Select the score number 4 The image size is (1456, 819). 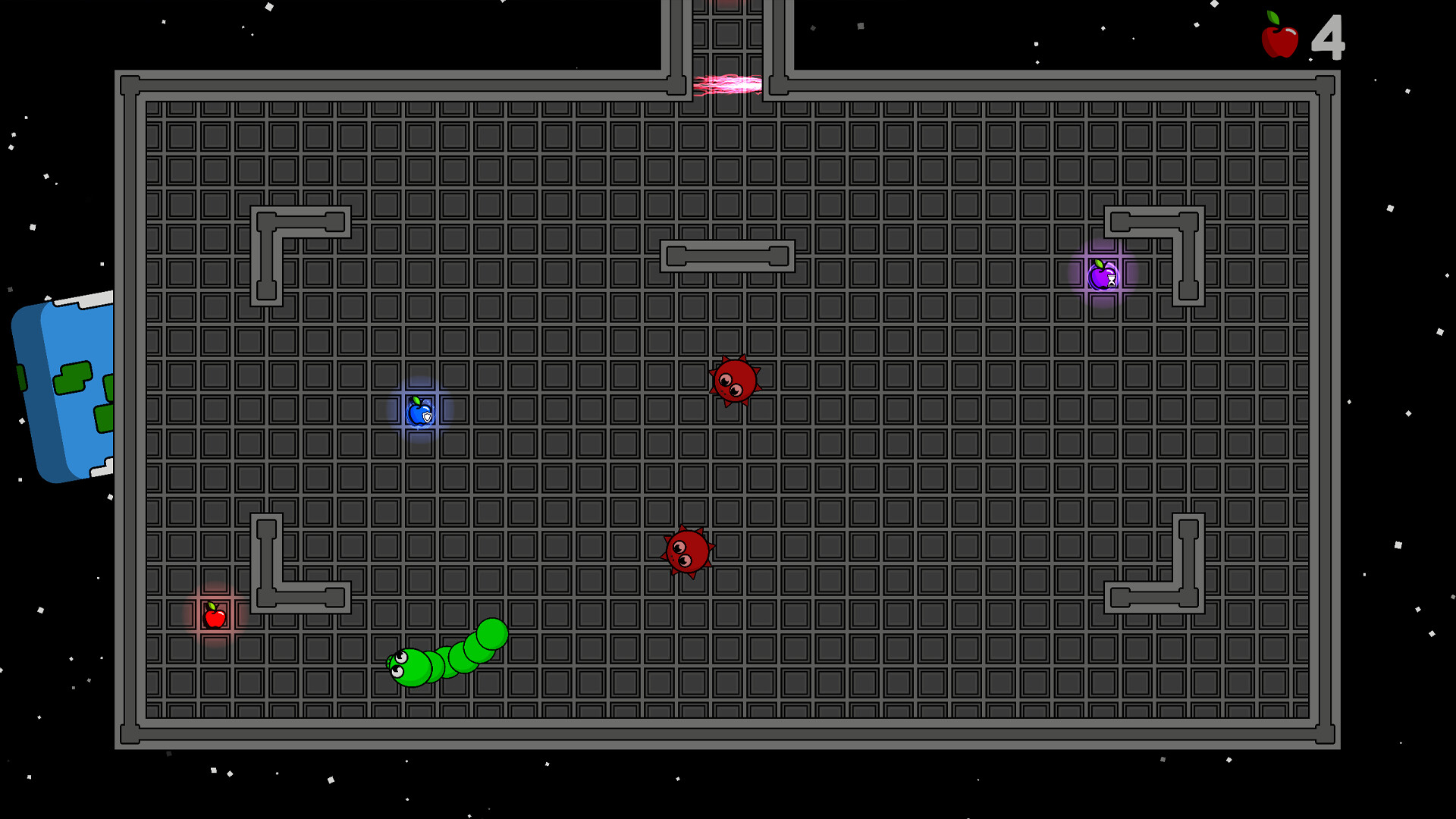(x=1330, y=36)
